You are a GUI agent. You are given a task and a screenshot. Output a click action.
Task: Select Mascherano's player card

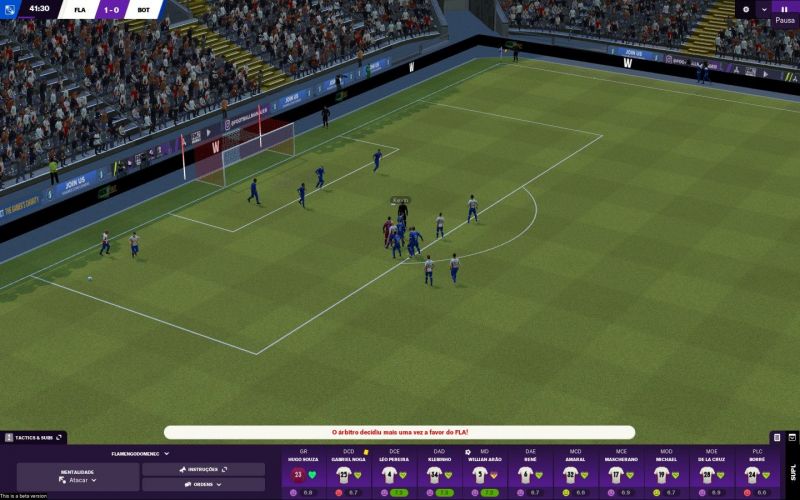pyautogui.click(x=621, y=473)
